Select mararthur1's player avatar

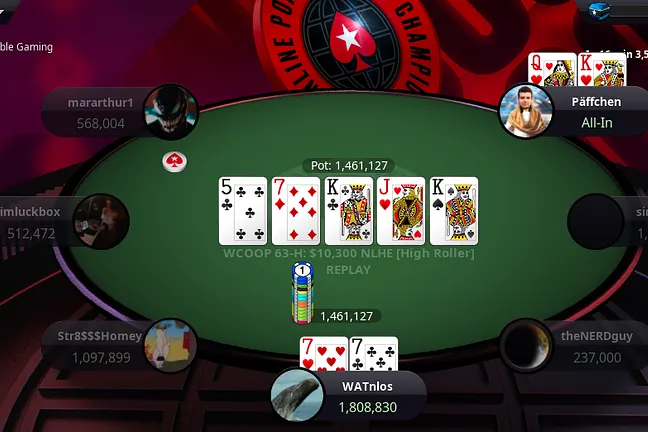(171, 110)
